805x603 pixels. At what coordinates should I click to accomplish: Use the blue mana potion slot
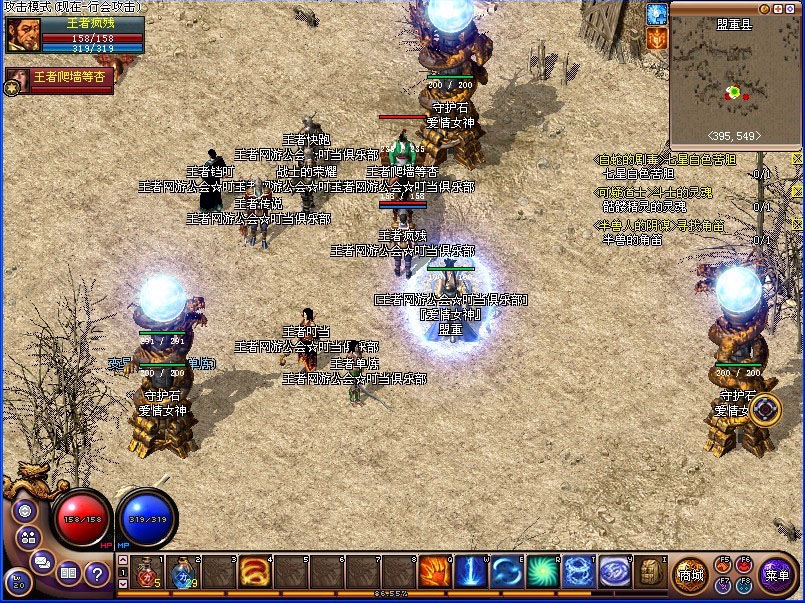tap(183, 571)
